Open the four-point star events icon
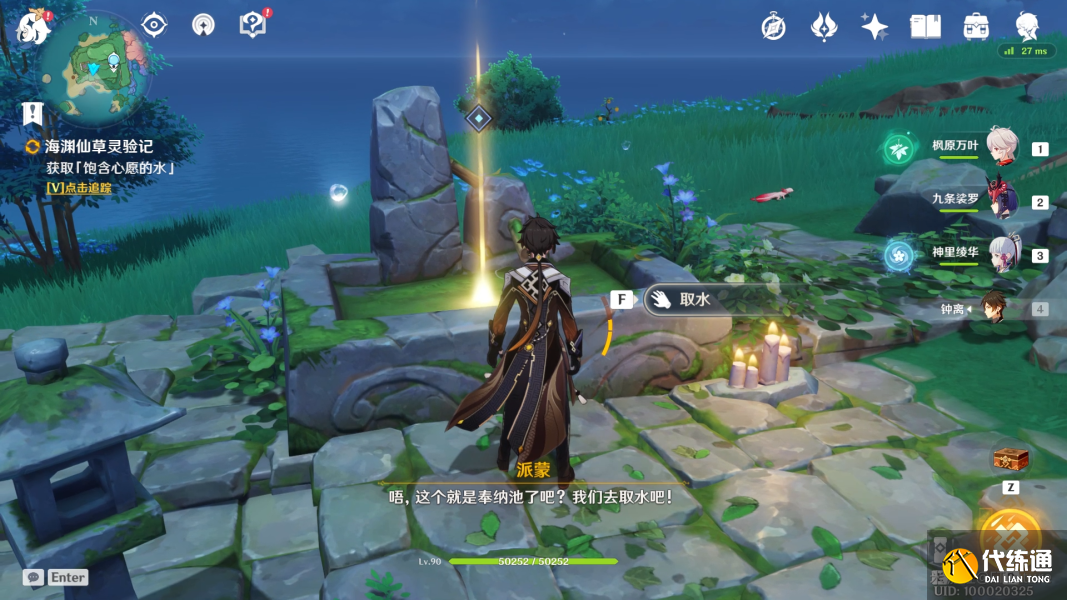Viewport: 1067px width, 600px height. pyautogui.click(x=874, y=27)
